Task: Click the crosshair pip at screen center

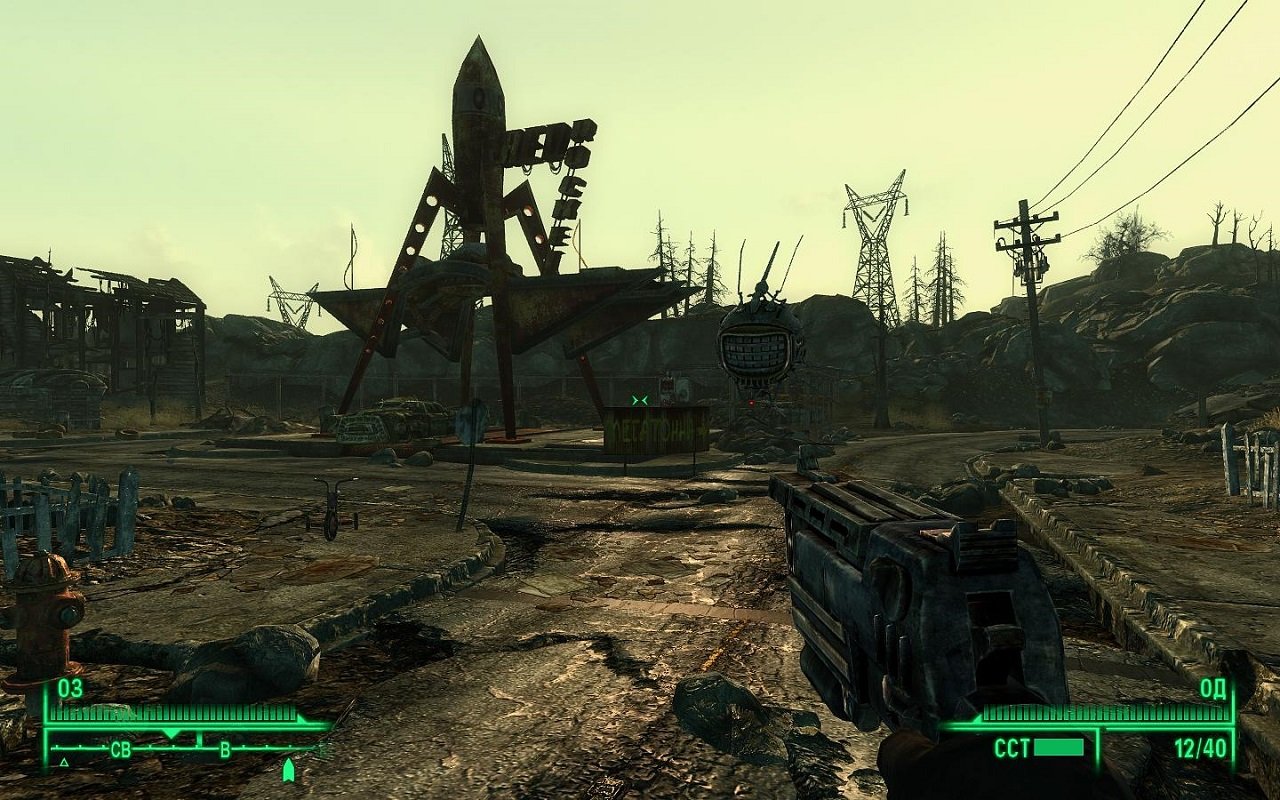Action: [640, 399]
